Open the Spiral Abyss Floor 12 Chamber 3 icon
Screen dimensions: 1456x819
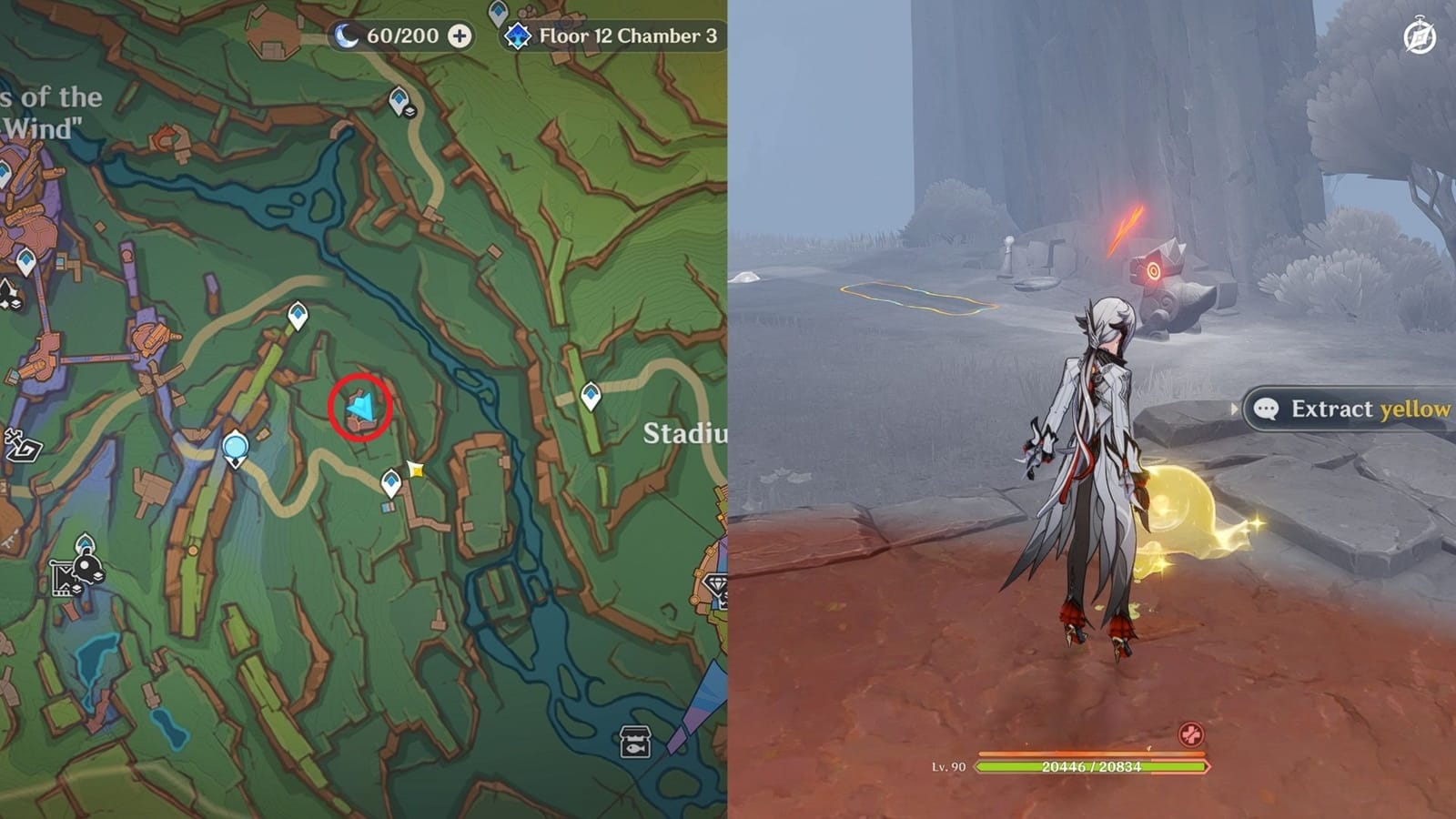tap(517, 37)
